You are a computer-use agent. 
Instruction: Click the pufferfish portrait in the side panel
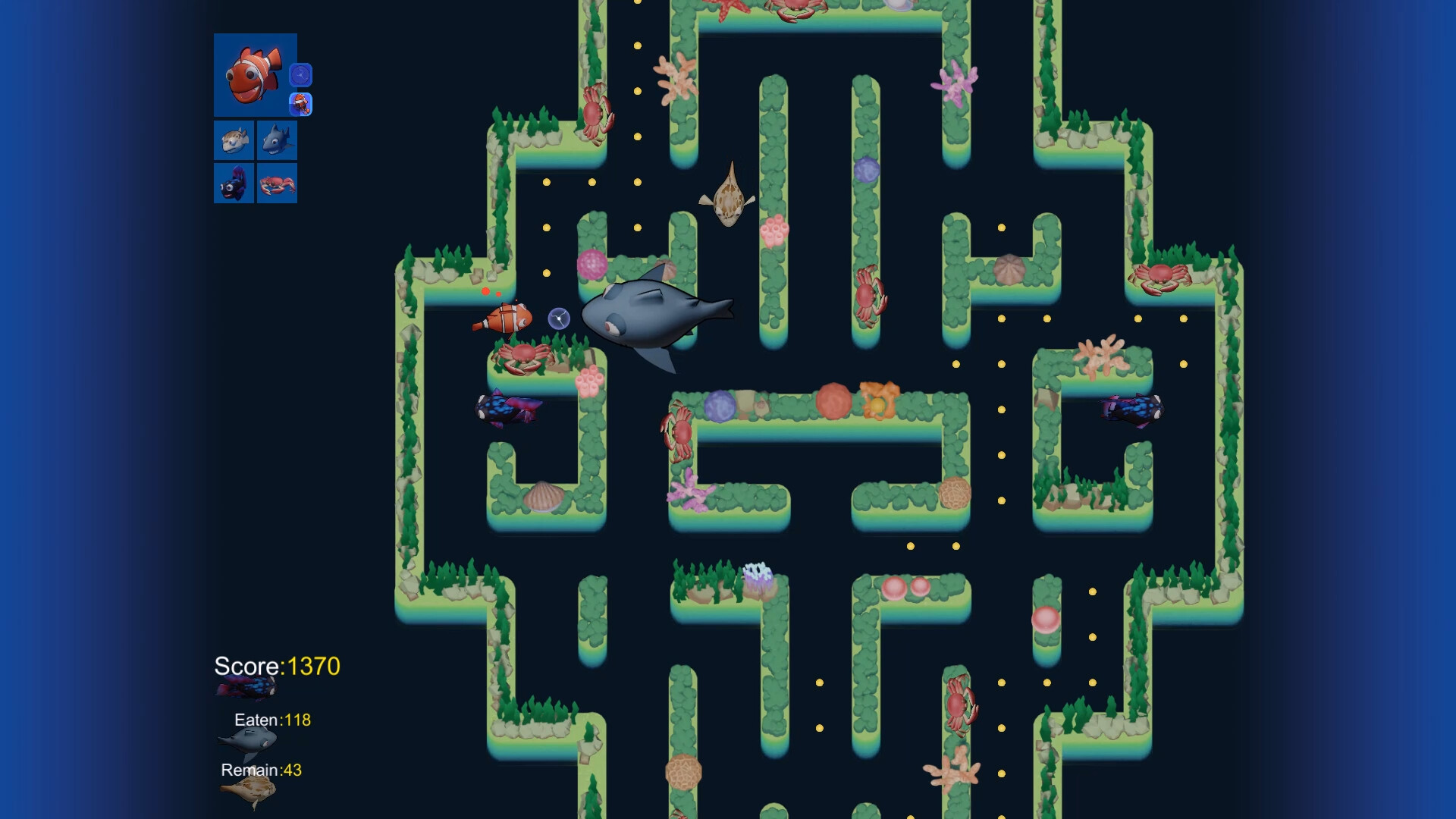tap(234, 140)
